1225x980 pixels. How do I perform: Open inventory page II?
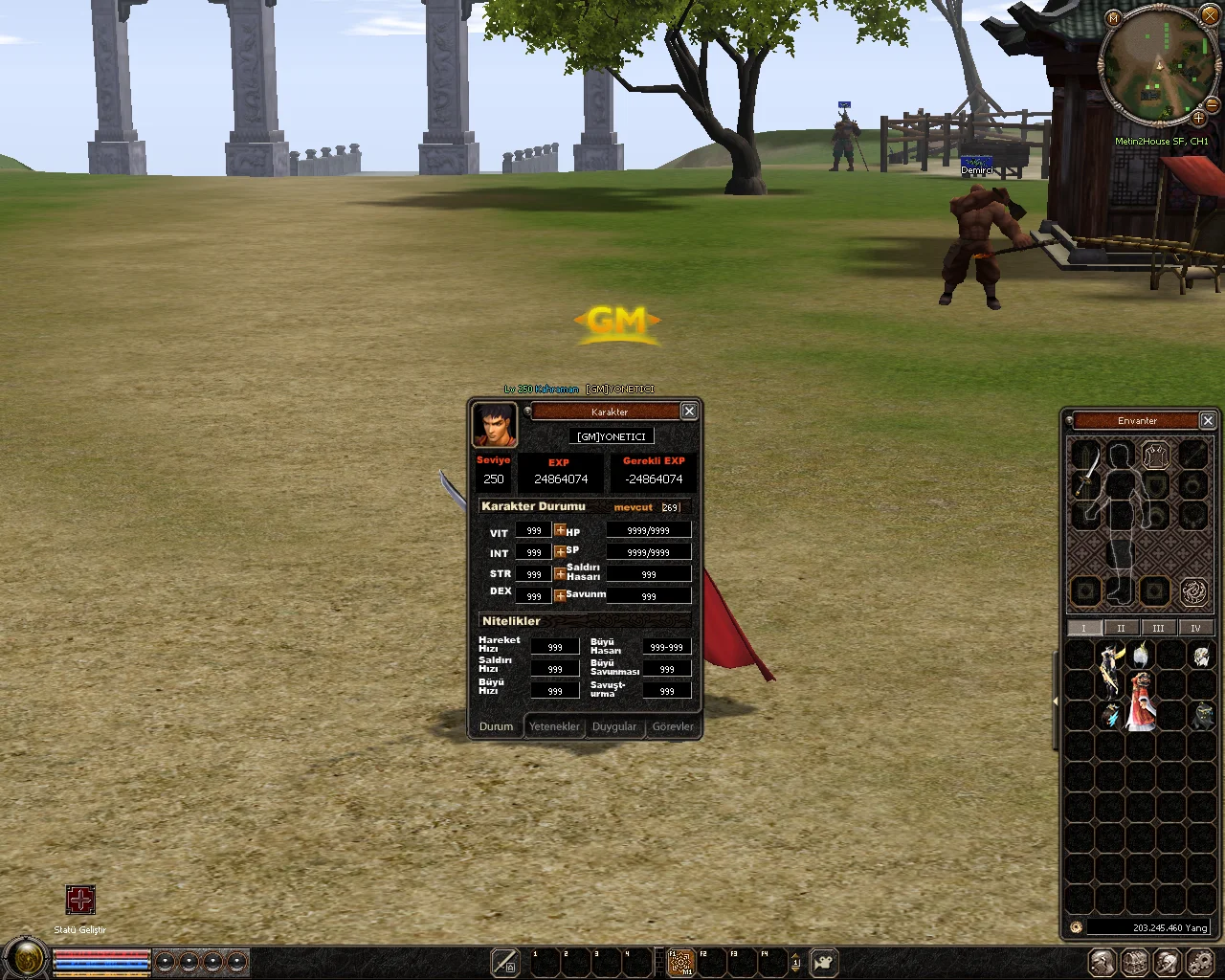[1121, 628]
